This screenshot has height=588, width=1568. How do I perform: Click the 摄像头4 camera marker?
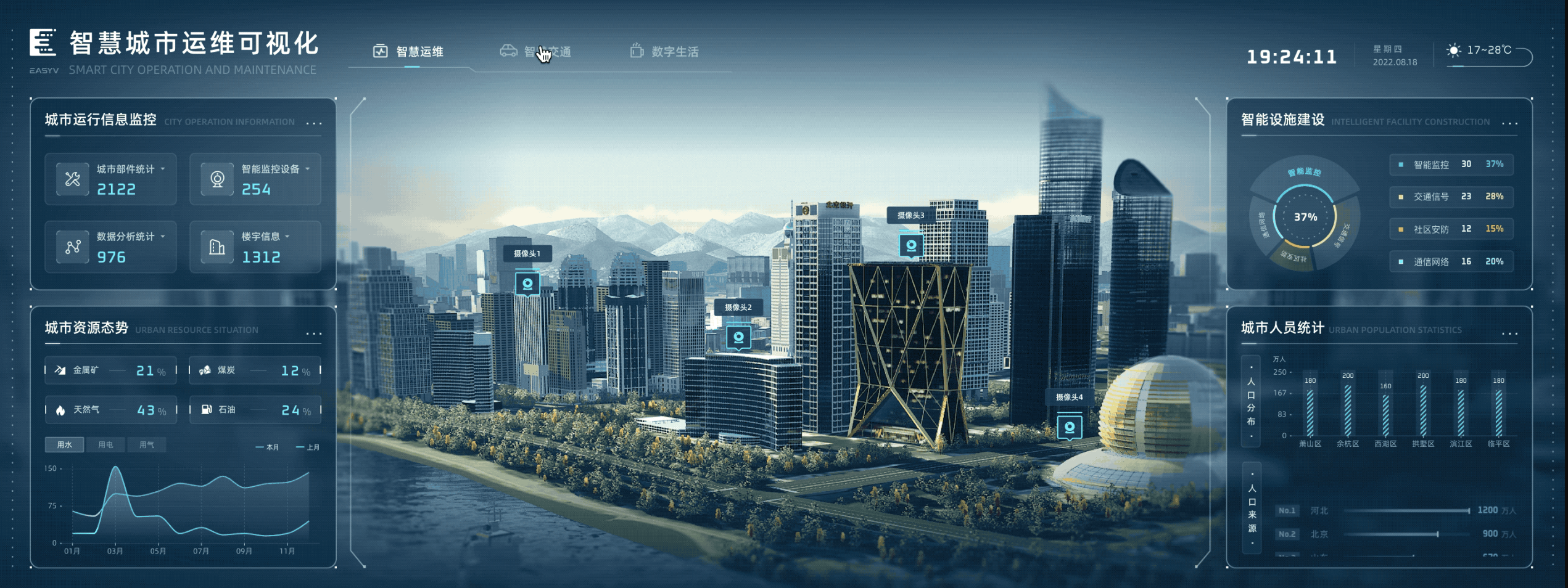click(x=1069, y=427)
